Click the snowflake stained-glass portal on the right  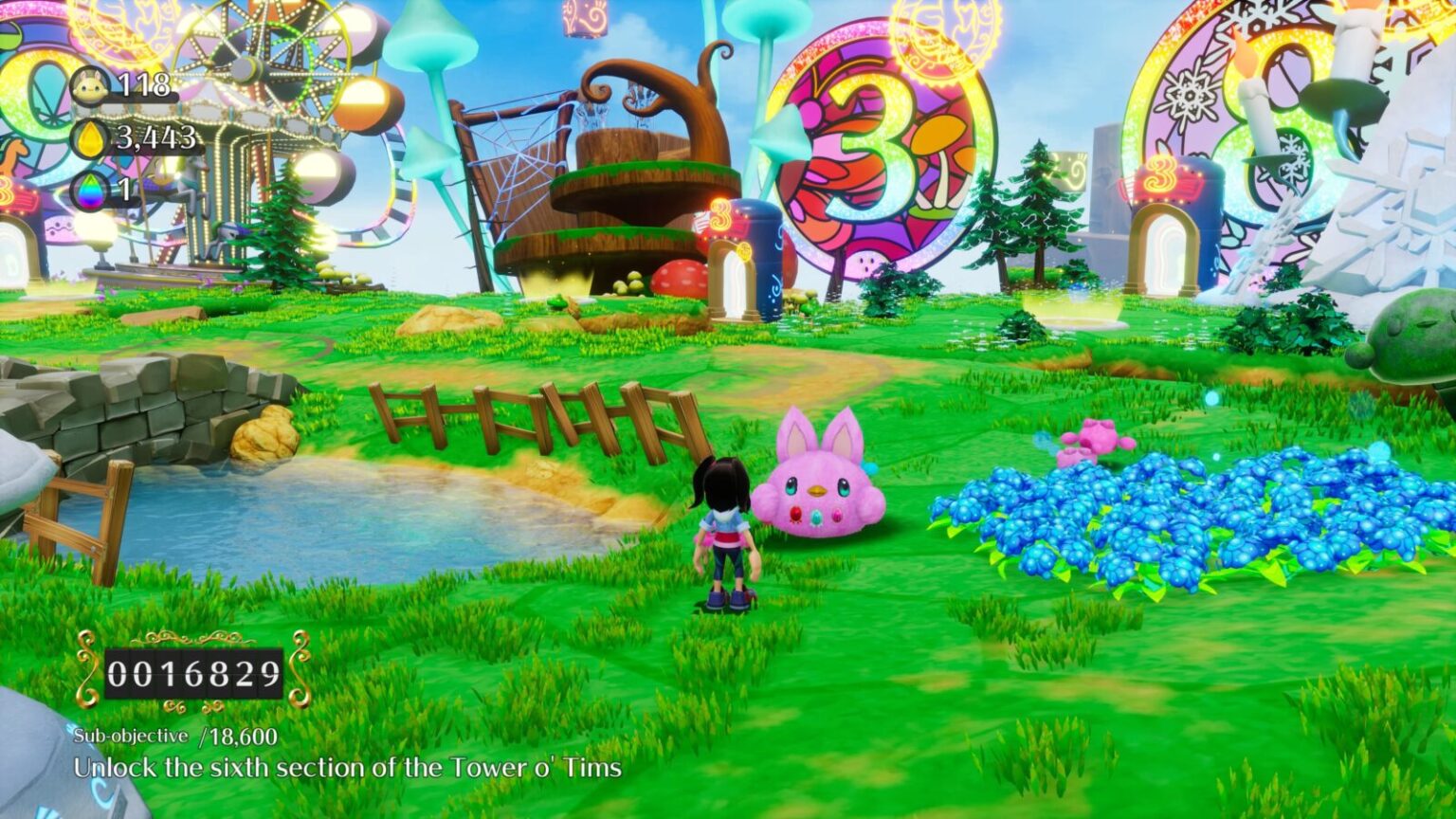[x=1223, y=104]
